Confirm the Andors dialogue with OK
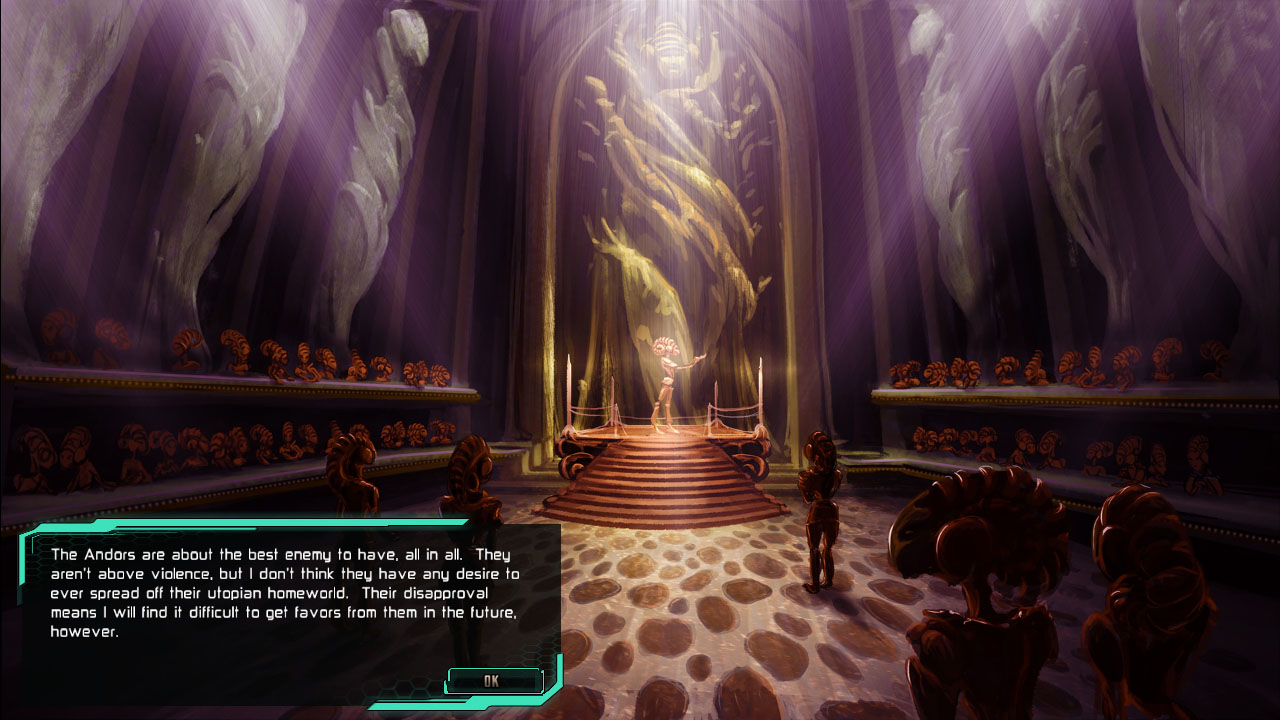This screenshot has height=720, width=1280. tap(493, 681)
